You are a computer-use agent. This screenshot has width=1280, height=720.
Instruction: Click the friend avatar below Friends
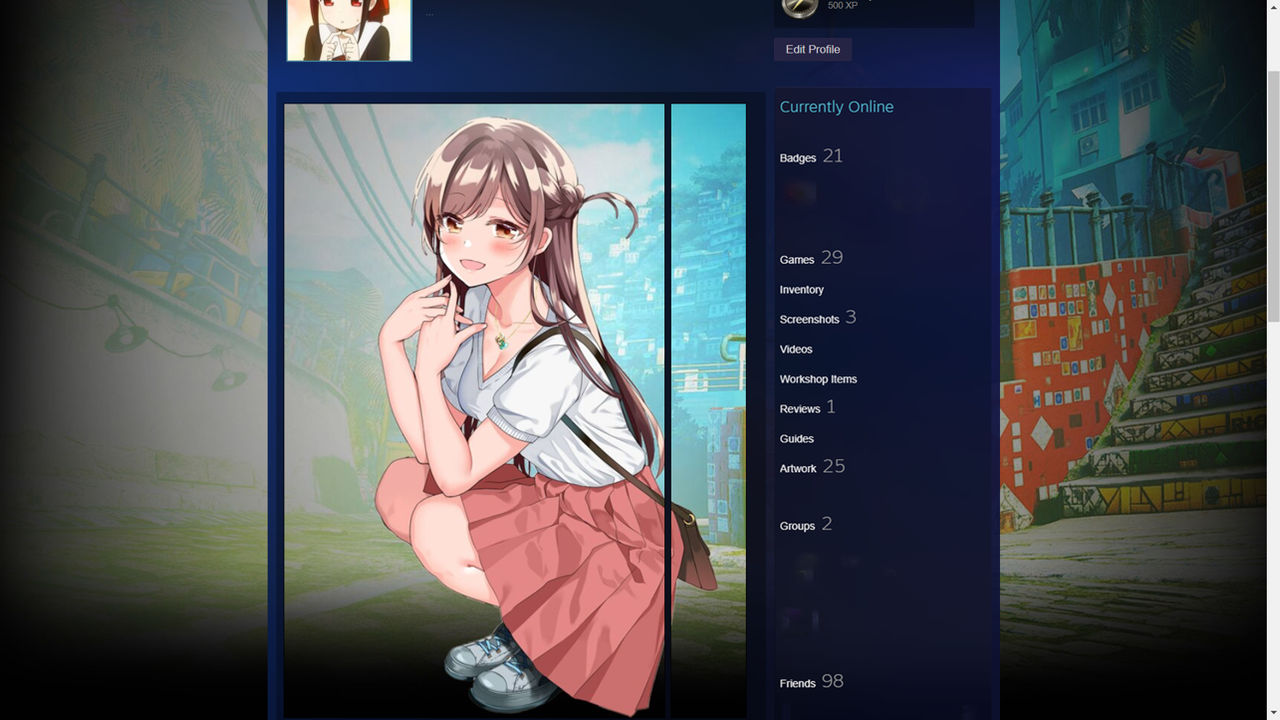[790, 714]
